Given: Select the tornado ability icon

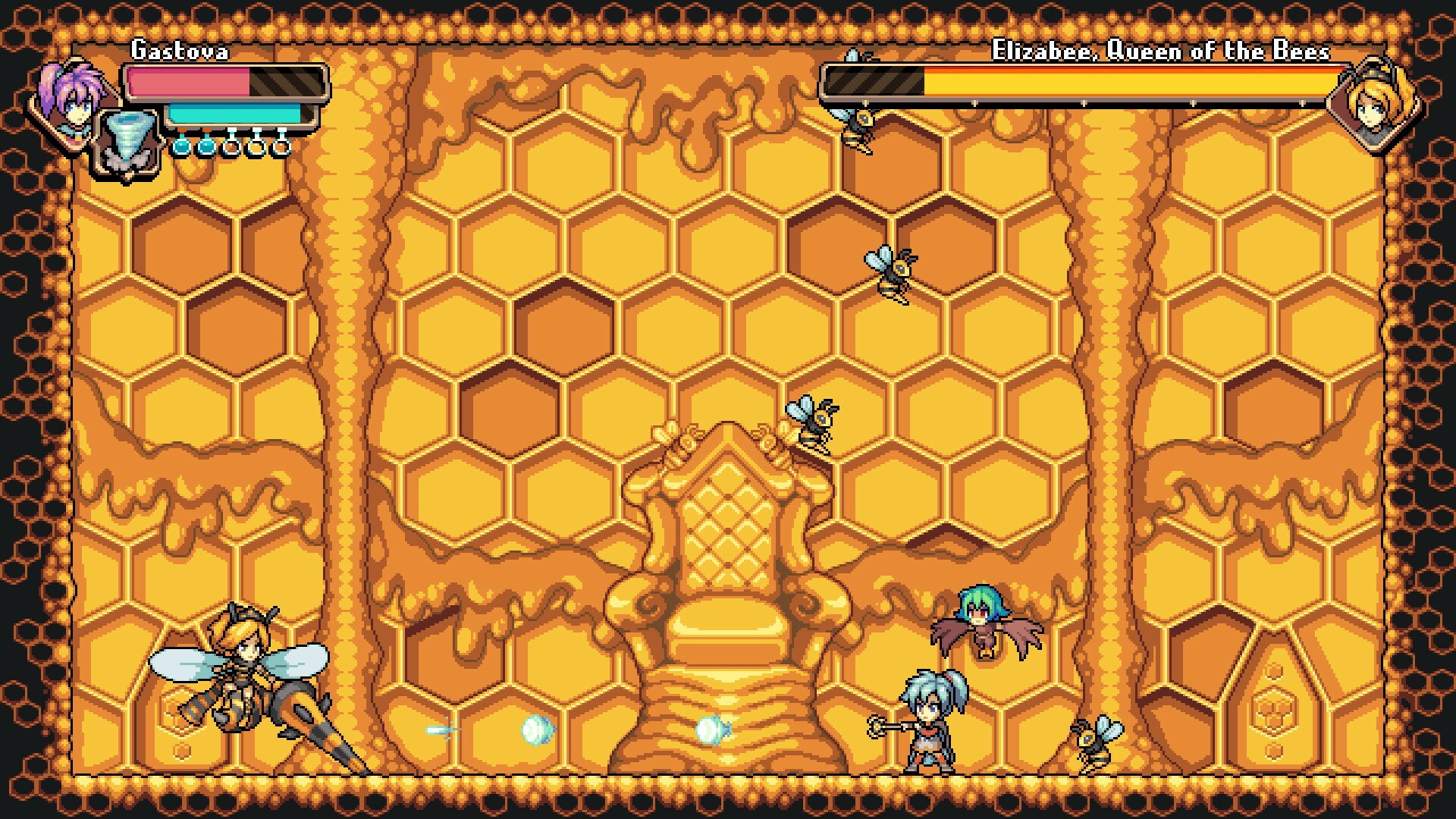Looking at the screenshot, I should coord(127,138).
